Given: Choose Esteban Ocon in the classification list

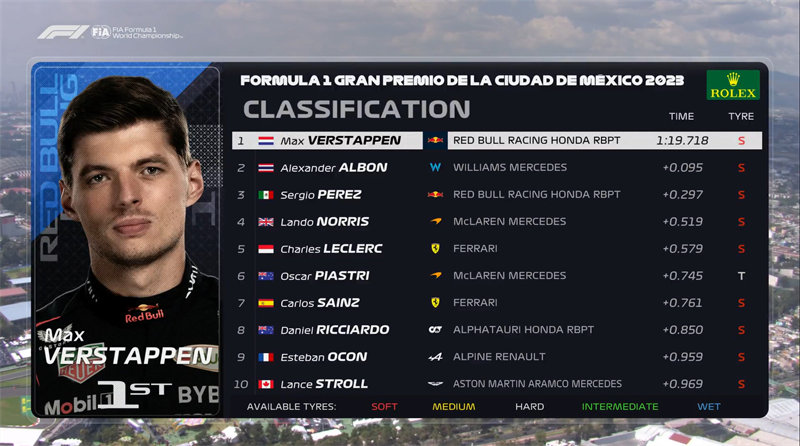Looking at the screenshot, I should pyautogui.click(x=497, y=357).
